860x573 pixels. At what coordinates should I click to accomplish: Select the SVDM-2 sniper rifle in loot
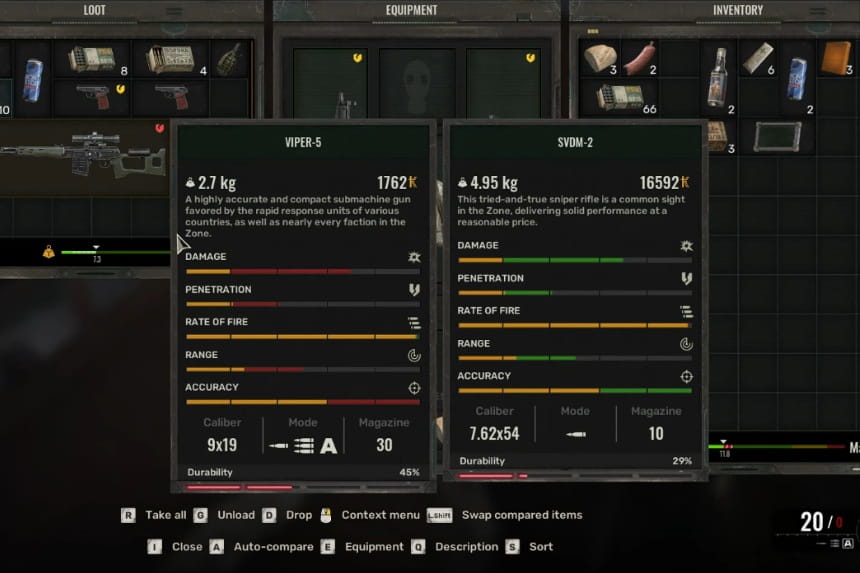[x=80, y=152]
